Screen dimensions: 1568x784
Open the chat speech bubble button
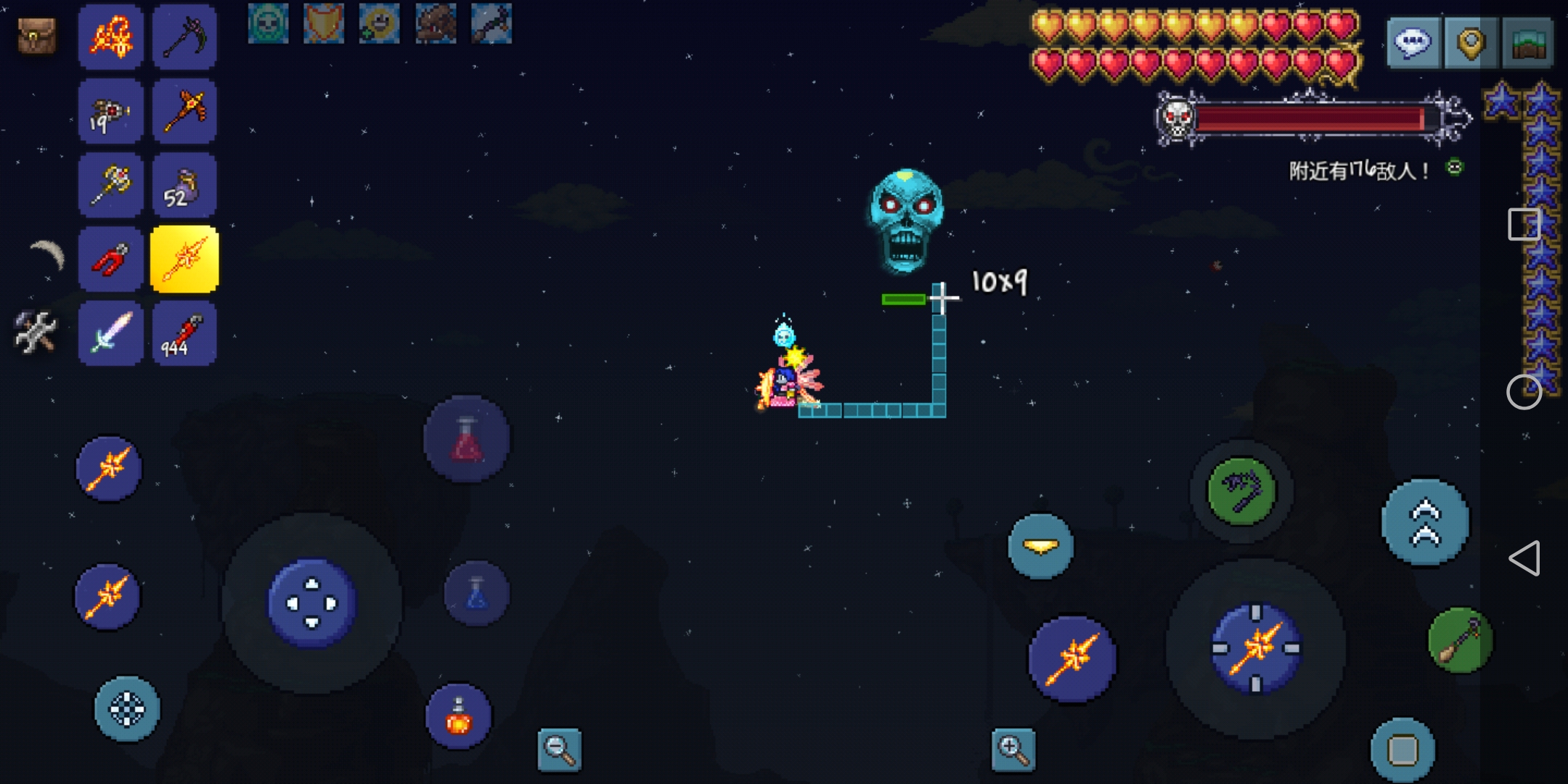(1413, 44)
